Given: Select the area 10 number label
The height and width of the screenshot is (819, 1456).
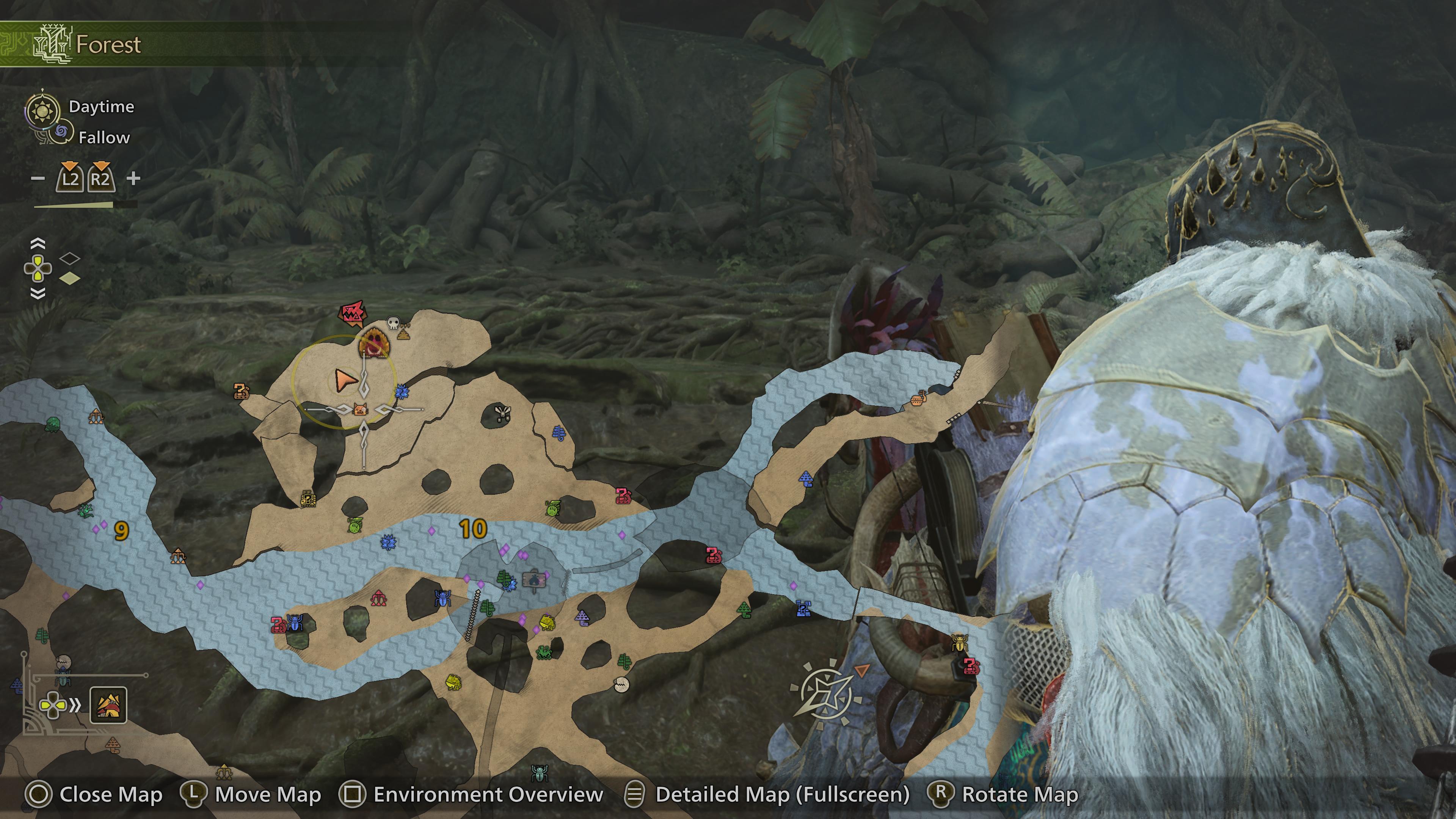Looking at the screenshot, I should [x=472, y=529].
